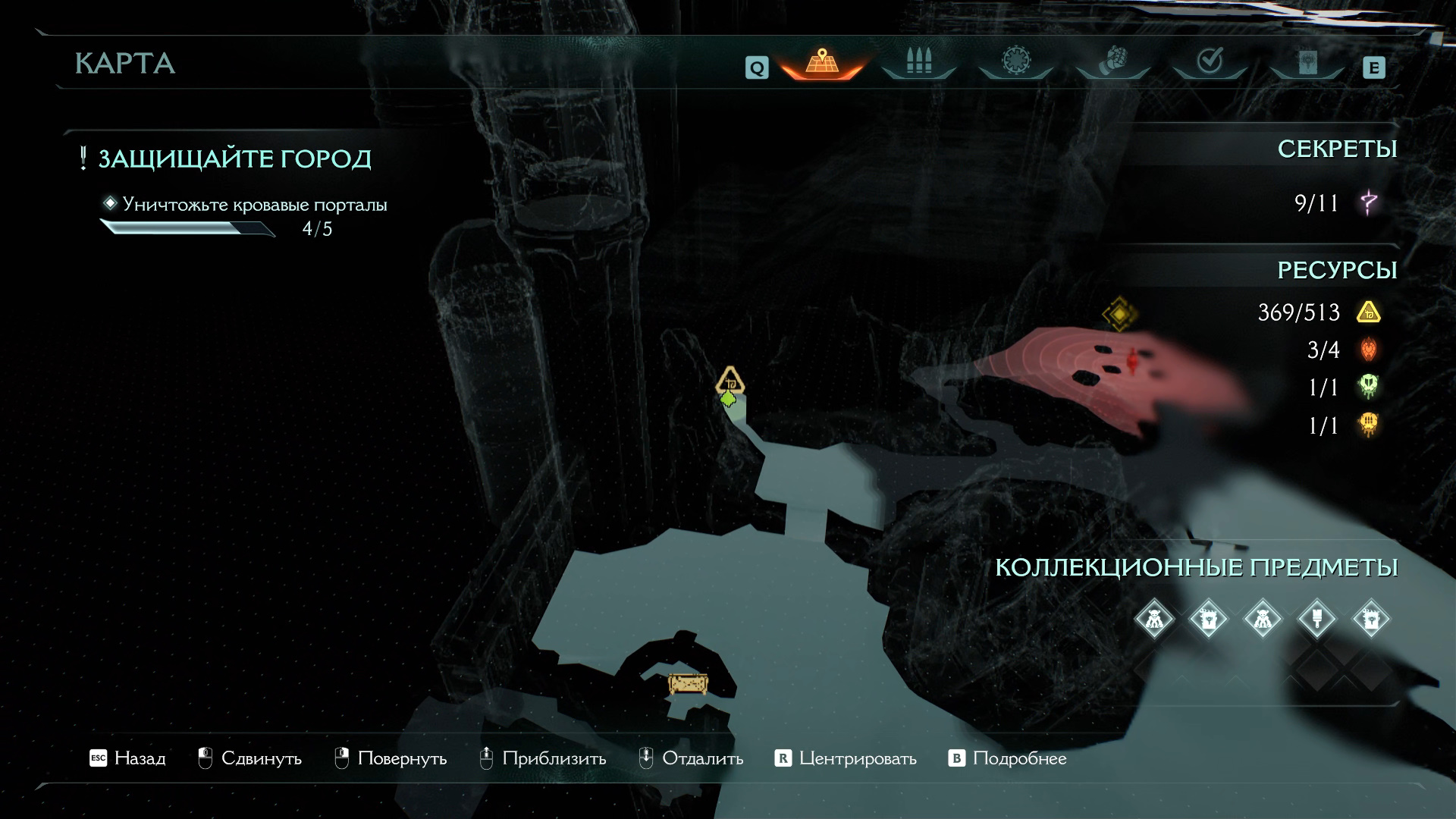Screen dimensions: 1456x819
Task: Open the dimmed codex book tab
Action: (x=1307, y=62)
